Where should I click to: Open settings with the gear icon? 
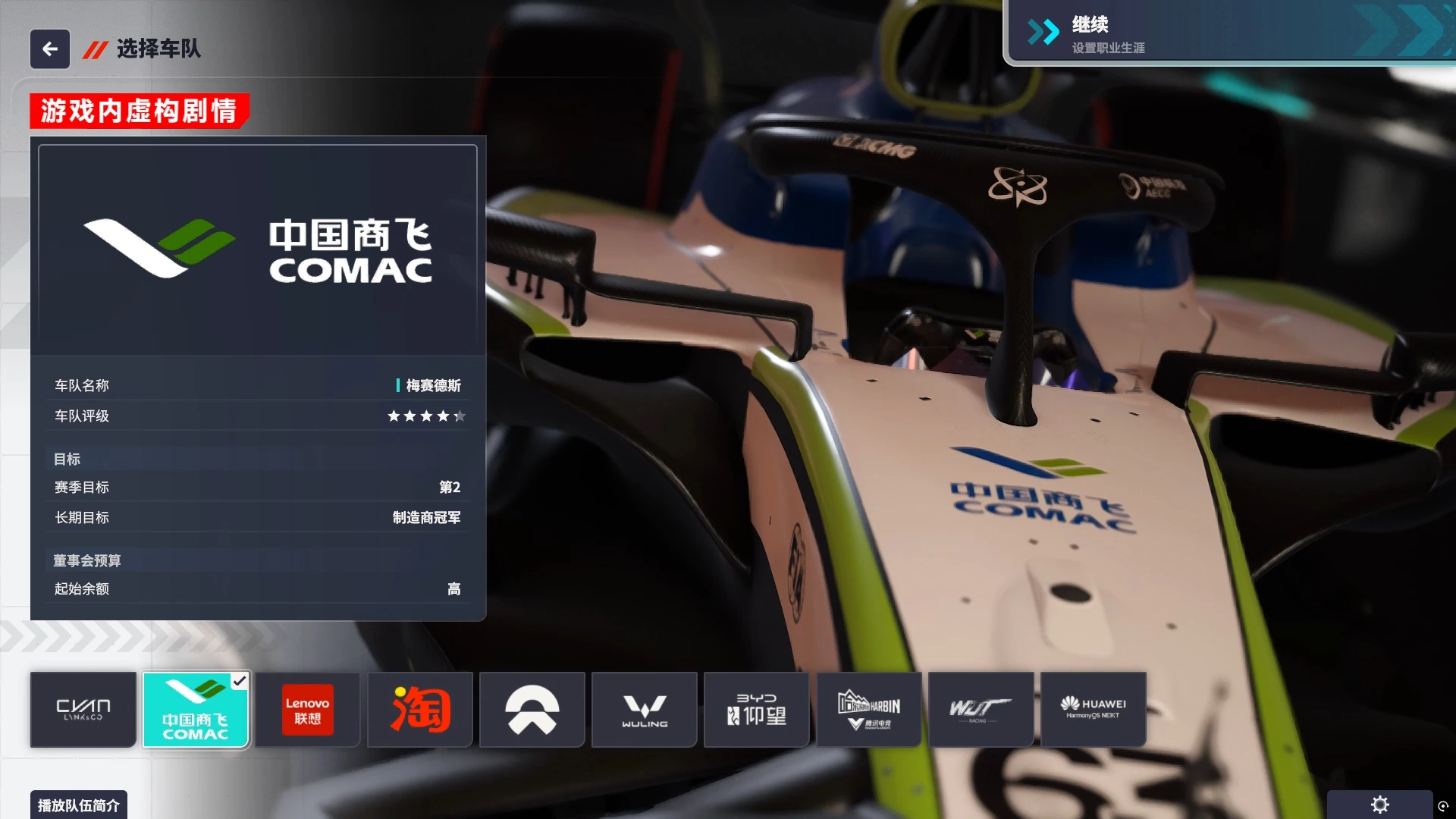[x=1379, y=805]
